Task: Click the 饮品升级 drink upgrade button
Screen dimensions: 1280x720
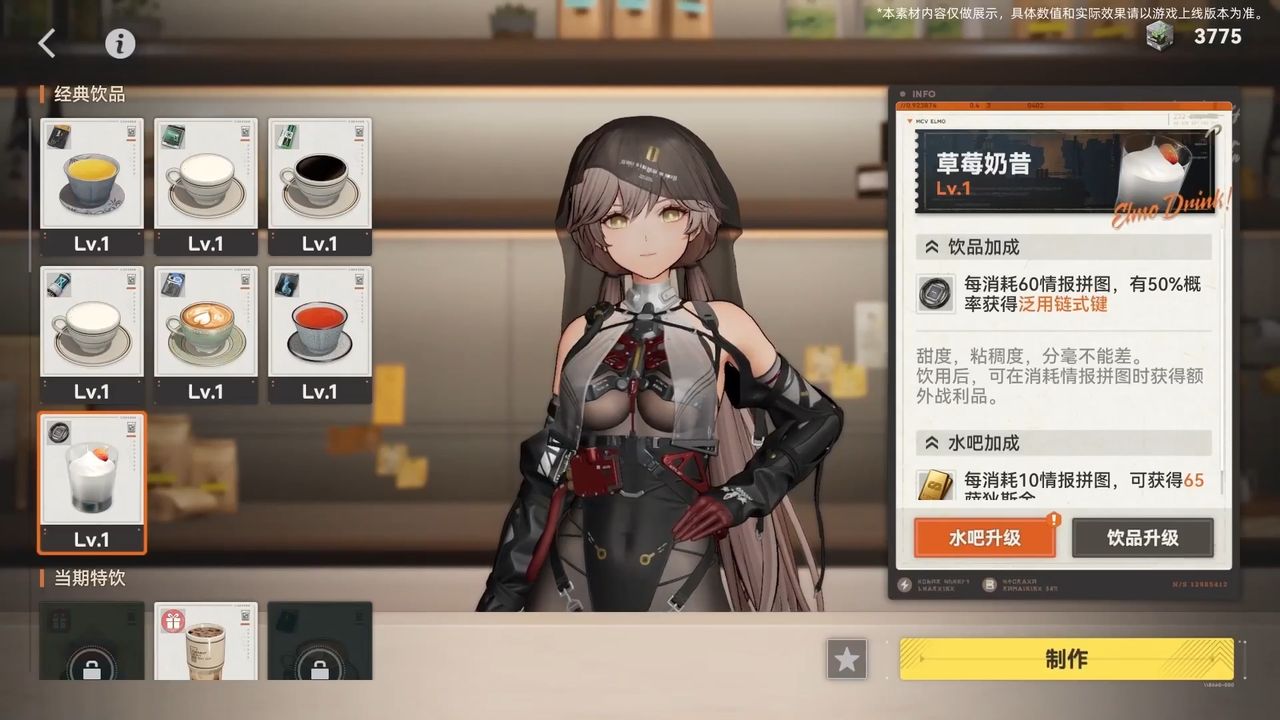Action: coord(1142,538)
